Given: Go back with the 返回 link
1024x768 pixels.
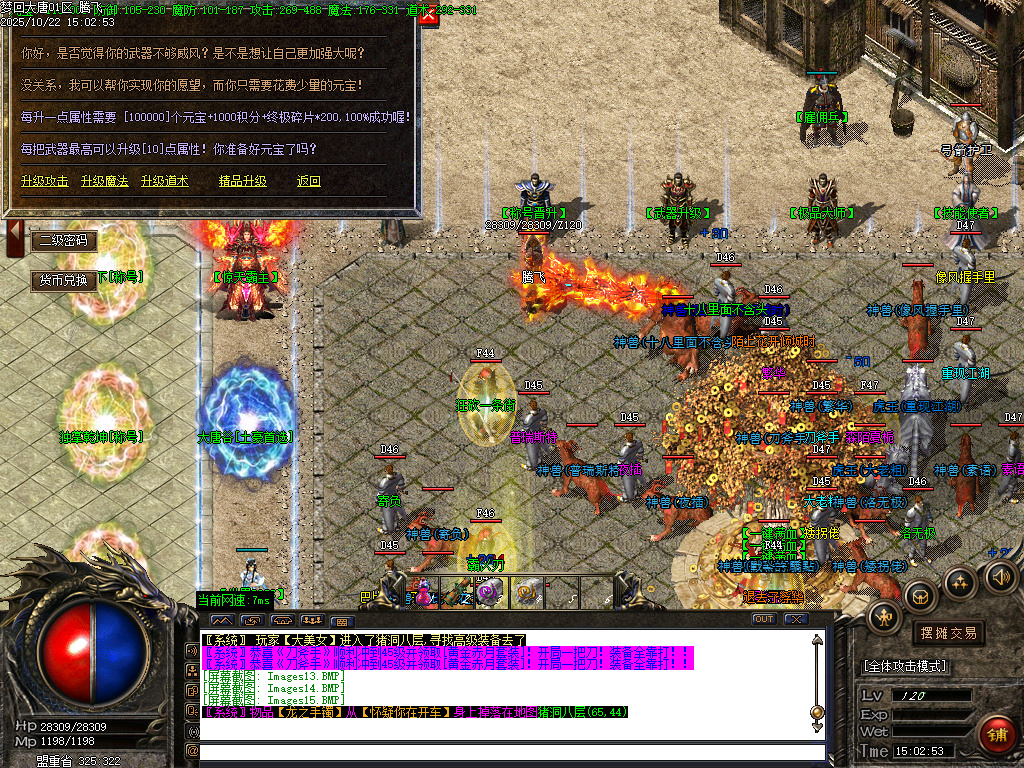Looking at the screenshot, I should pos(309,181).
